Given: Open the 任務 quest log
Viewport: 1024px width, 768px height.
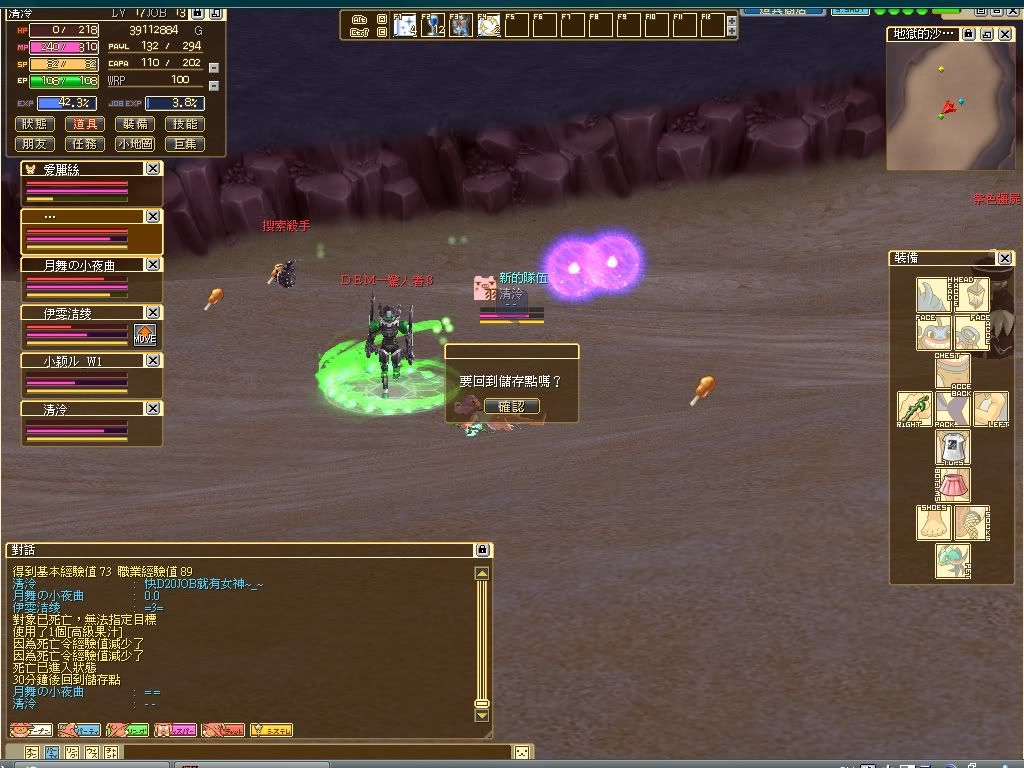Looking at the screenshot, I should [x=86, y=144].
